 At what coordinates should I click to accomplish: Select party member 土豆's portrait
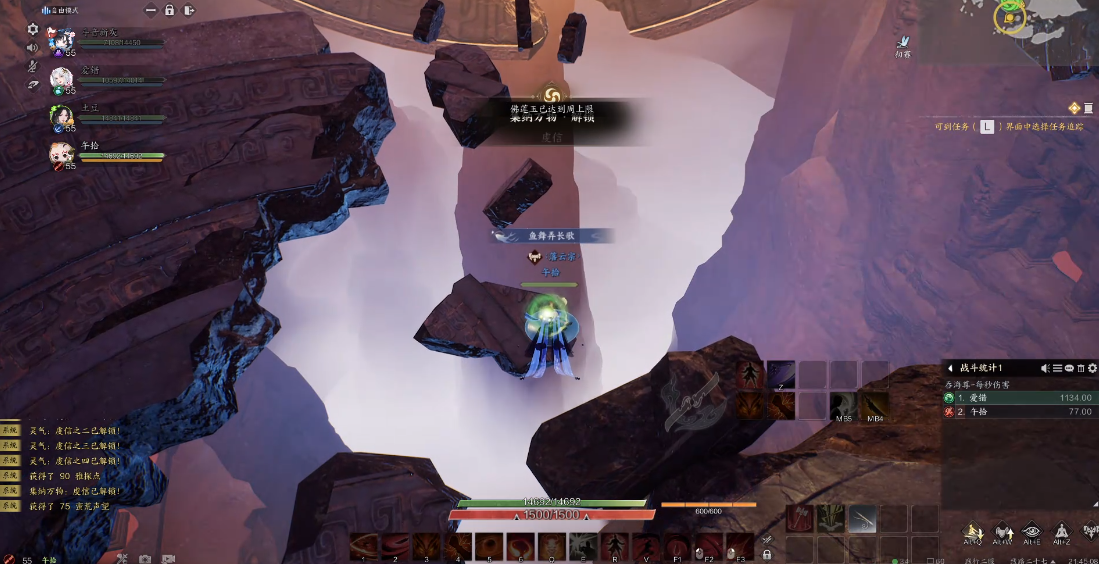pyautogui.click(x=62, y=117)
